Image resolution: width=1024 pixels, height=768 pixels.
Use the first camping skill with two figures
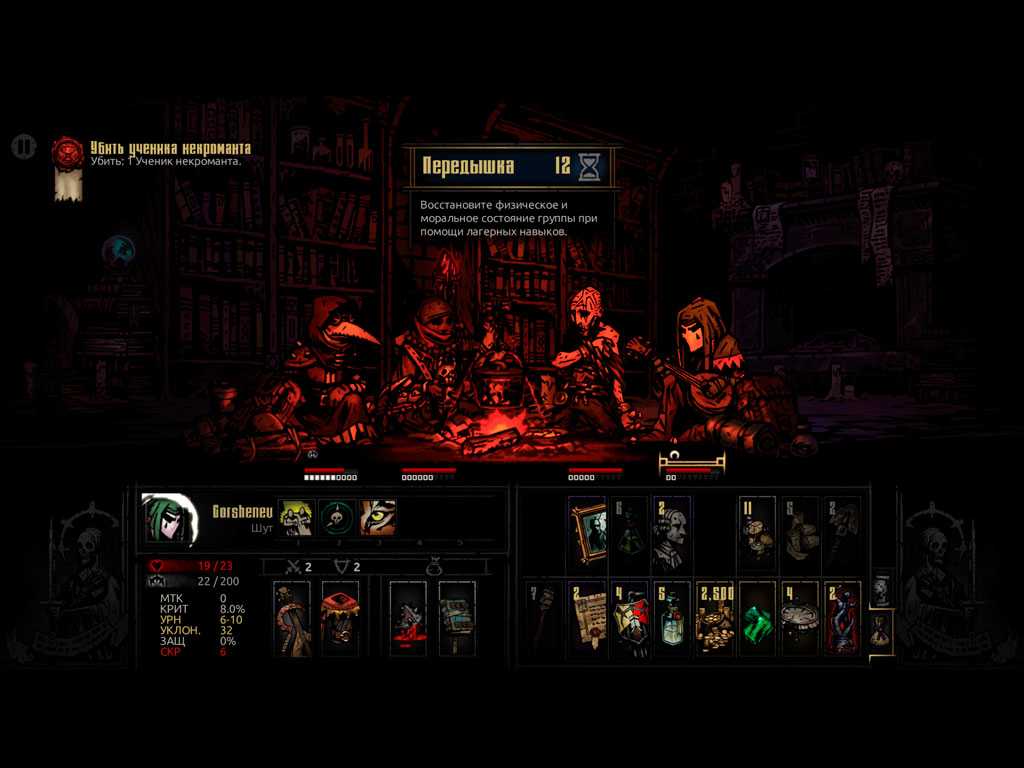295,518
